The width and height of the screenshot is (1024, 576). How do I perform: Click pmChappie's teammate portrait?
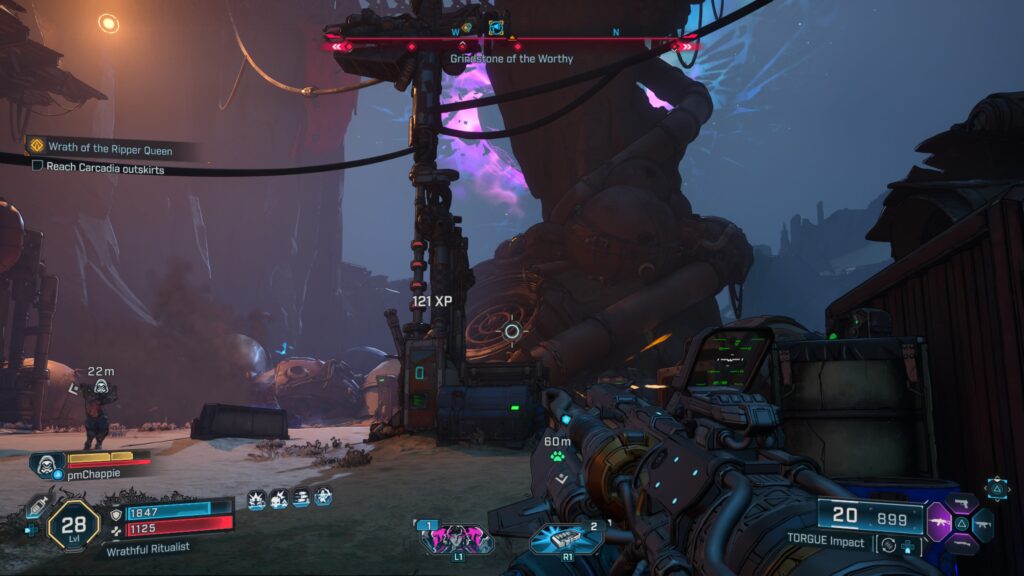pos(47,463)
